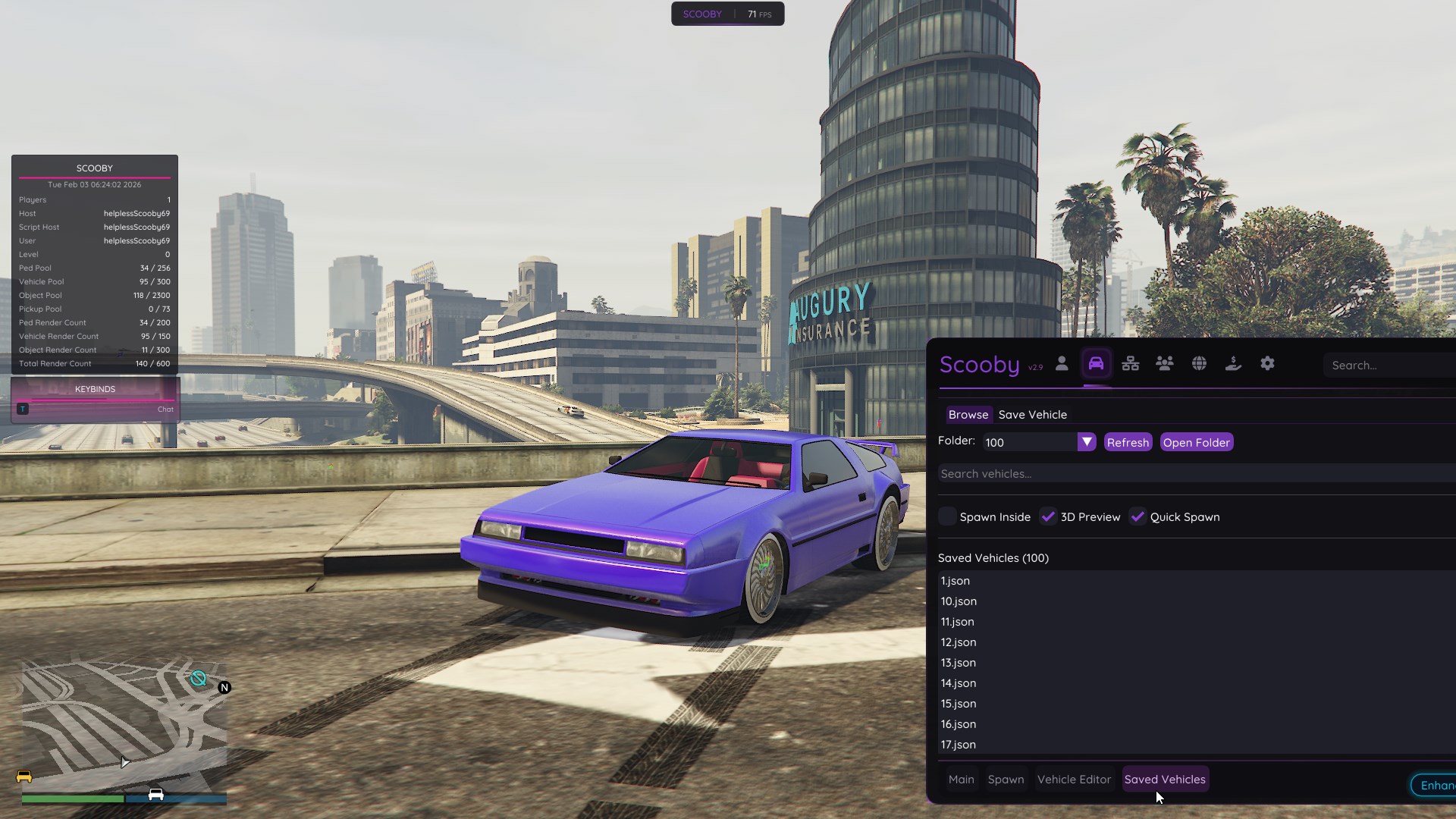Image resolution: width=1456 pixels, height=819 pixels.
Task: Open the player profile icon
Action: coord(1062,363)
